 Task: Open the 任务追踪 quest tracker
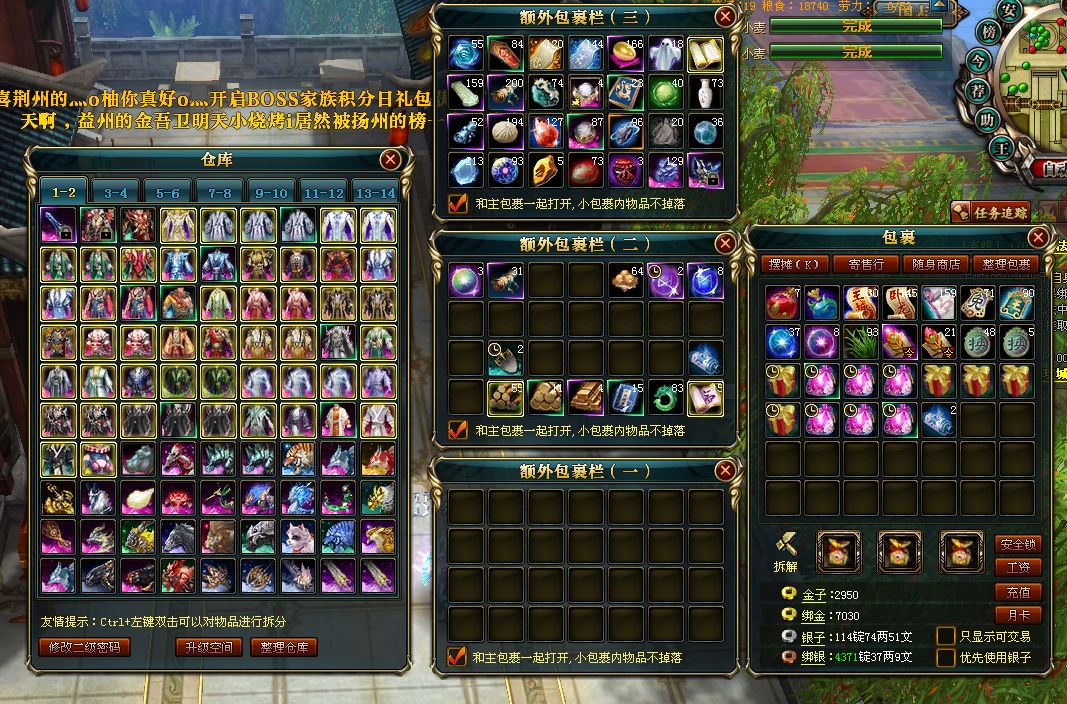click(990, 212)
